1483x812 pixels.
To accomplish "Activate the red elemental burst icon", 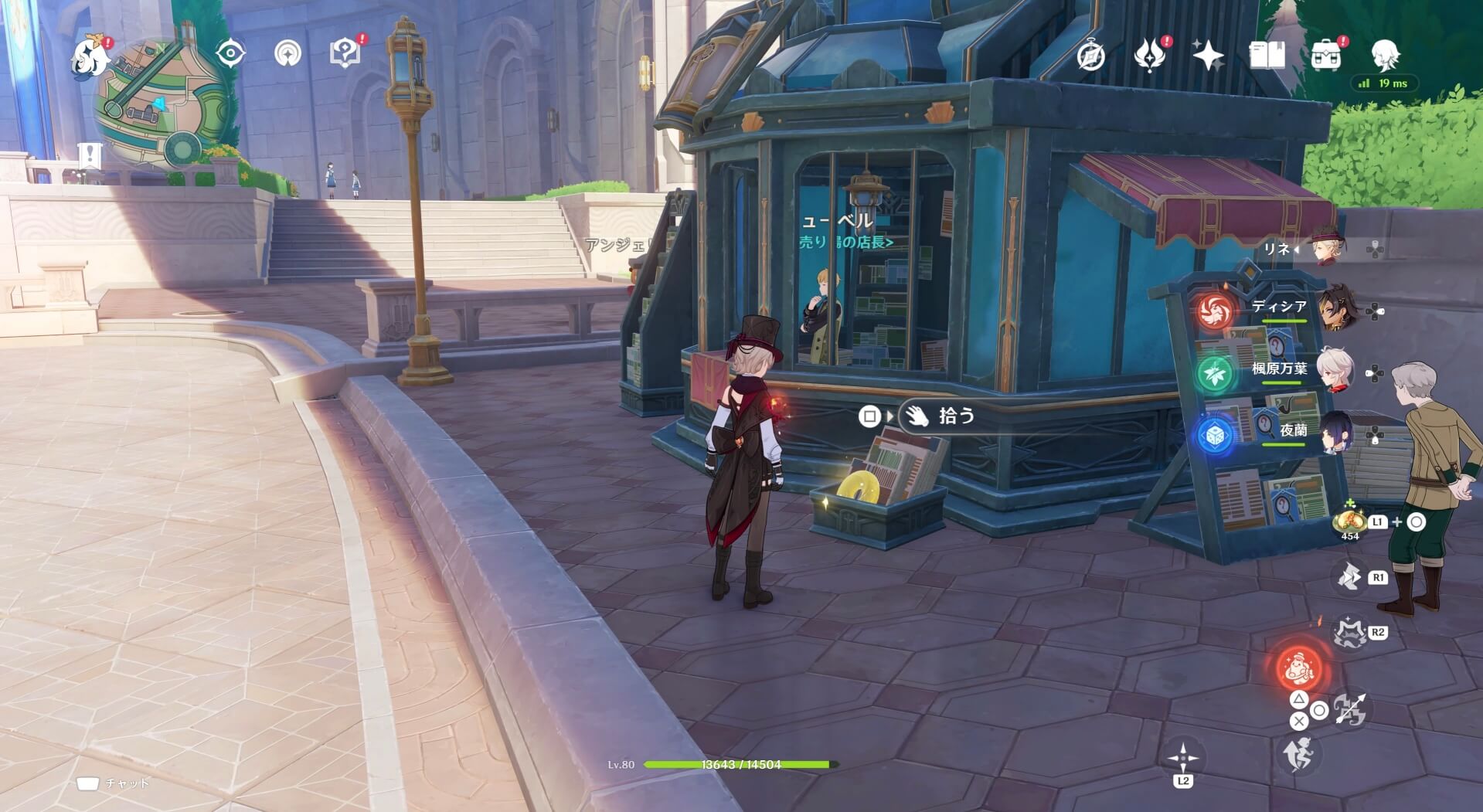I will [1299, 666].
